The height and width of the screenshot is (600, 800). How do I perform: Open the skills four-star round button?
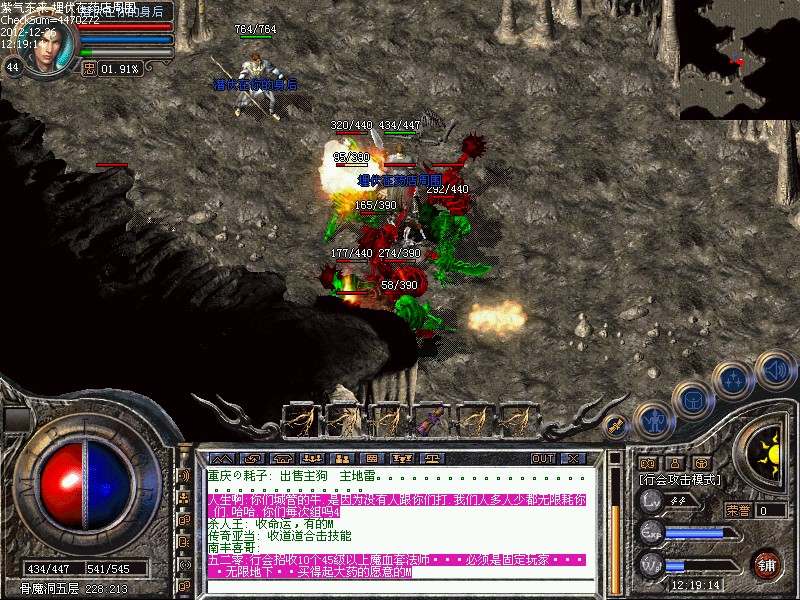coord(733,378)
